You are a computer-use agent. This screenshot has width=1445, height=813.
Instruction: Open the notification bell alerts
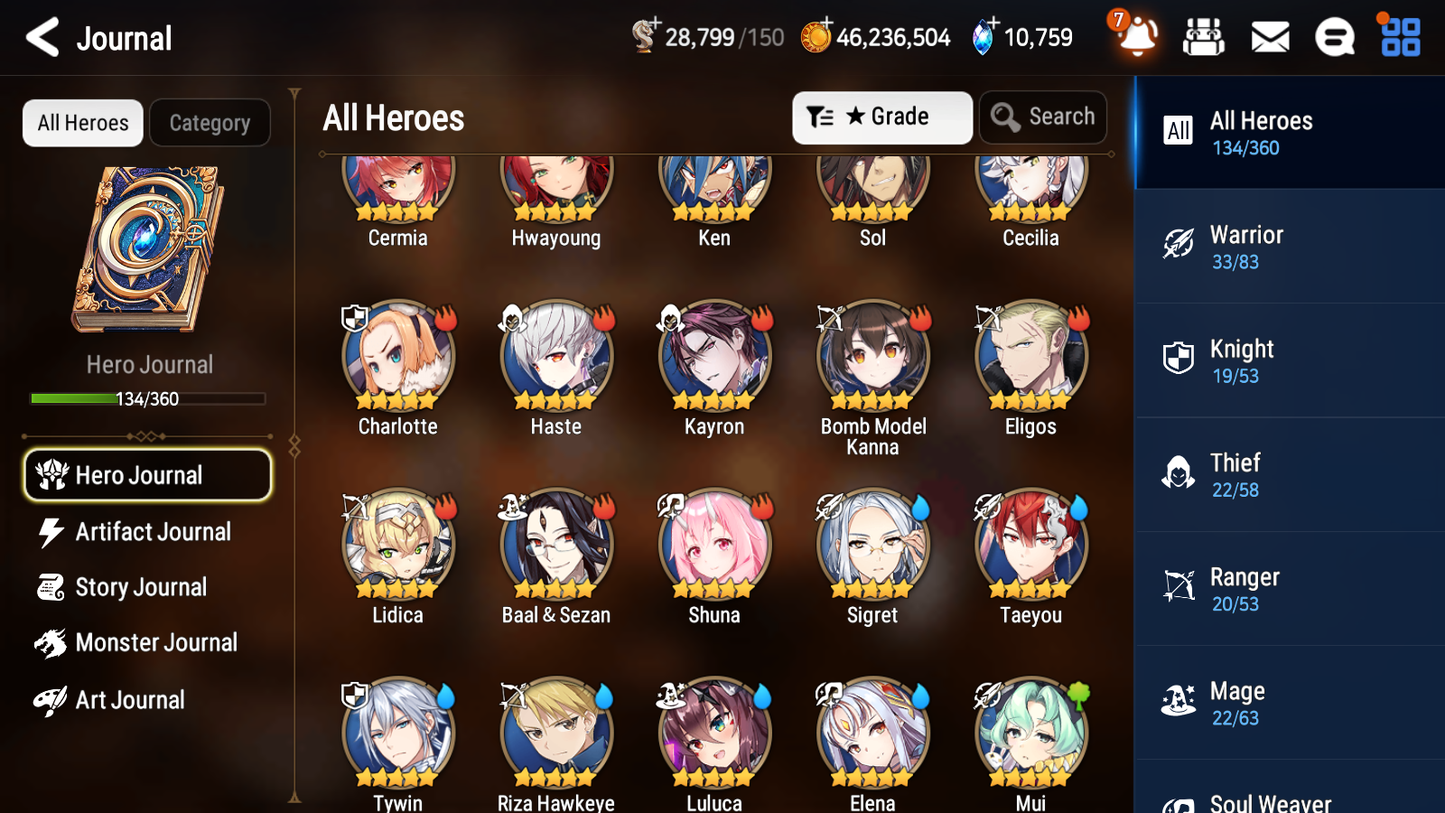tap(1136, 36)
